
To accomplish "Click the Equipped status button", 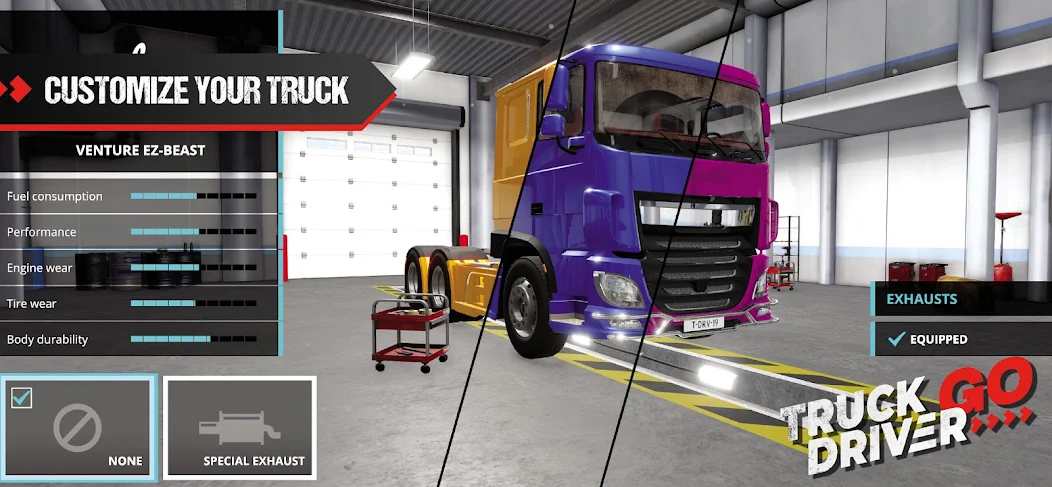I will pyautogui.click(x=961, y=339).
